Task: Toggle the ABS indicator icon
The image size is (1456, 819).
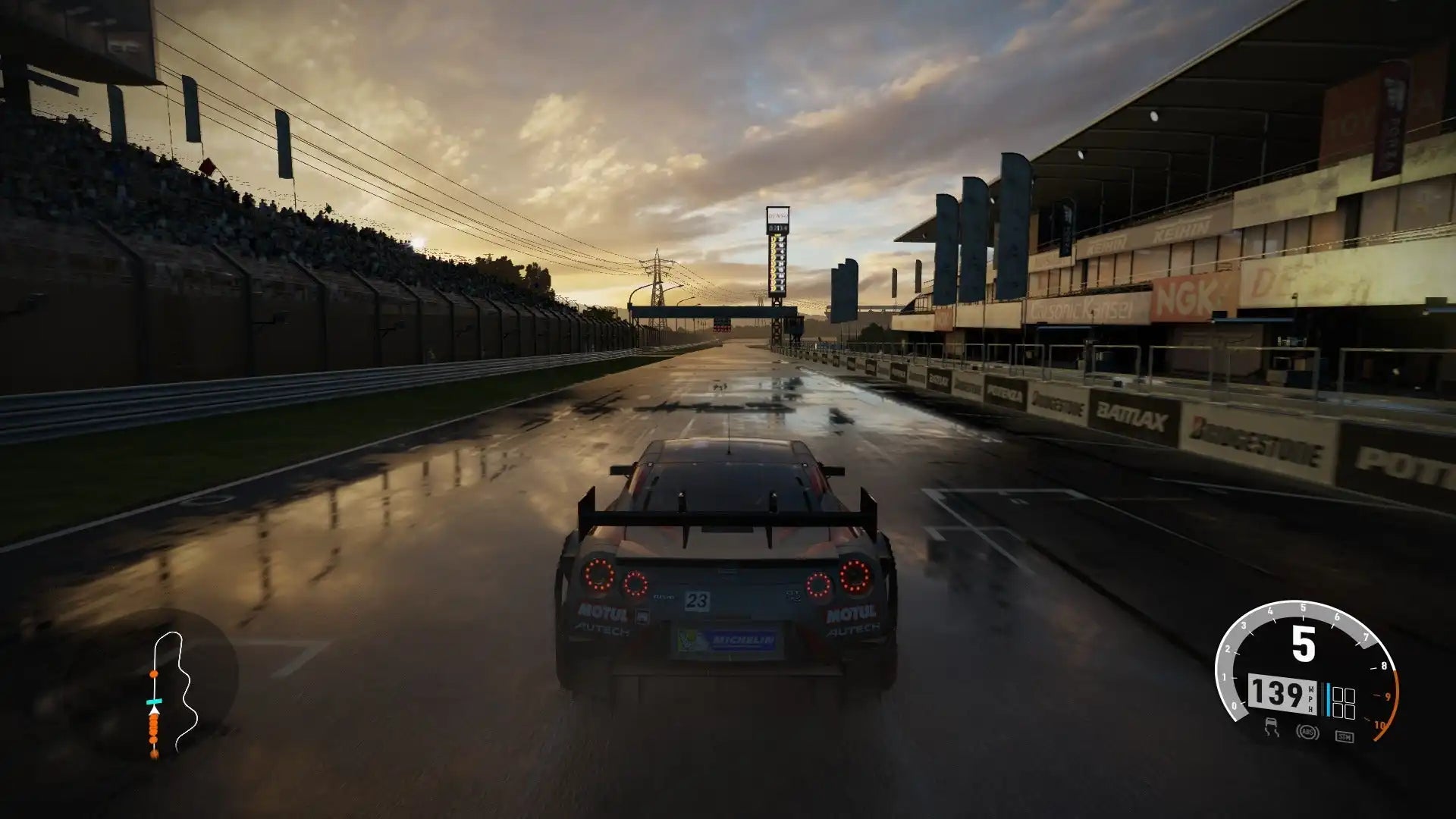Action: coord(1307,732)
